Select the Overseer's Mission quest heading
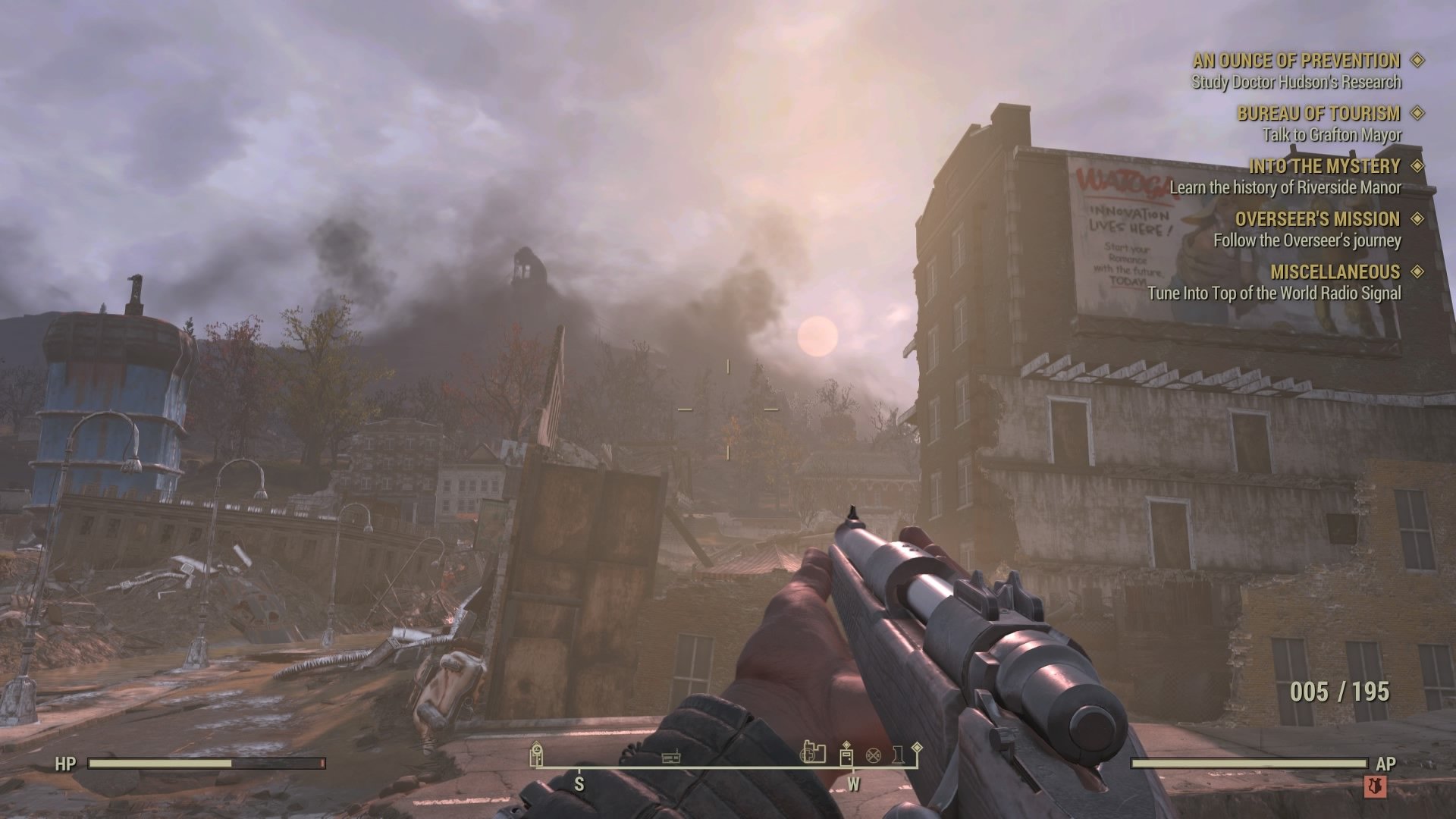The width and height of the screenshot is (1456, 819). click(x=1318, y=219)
